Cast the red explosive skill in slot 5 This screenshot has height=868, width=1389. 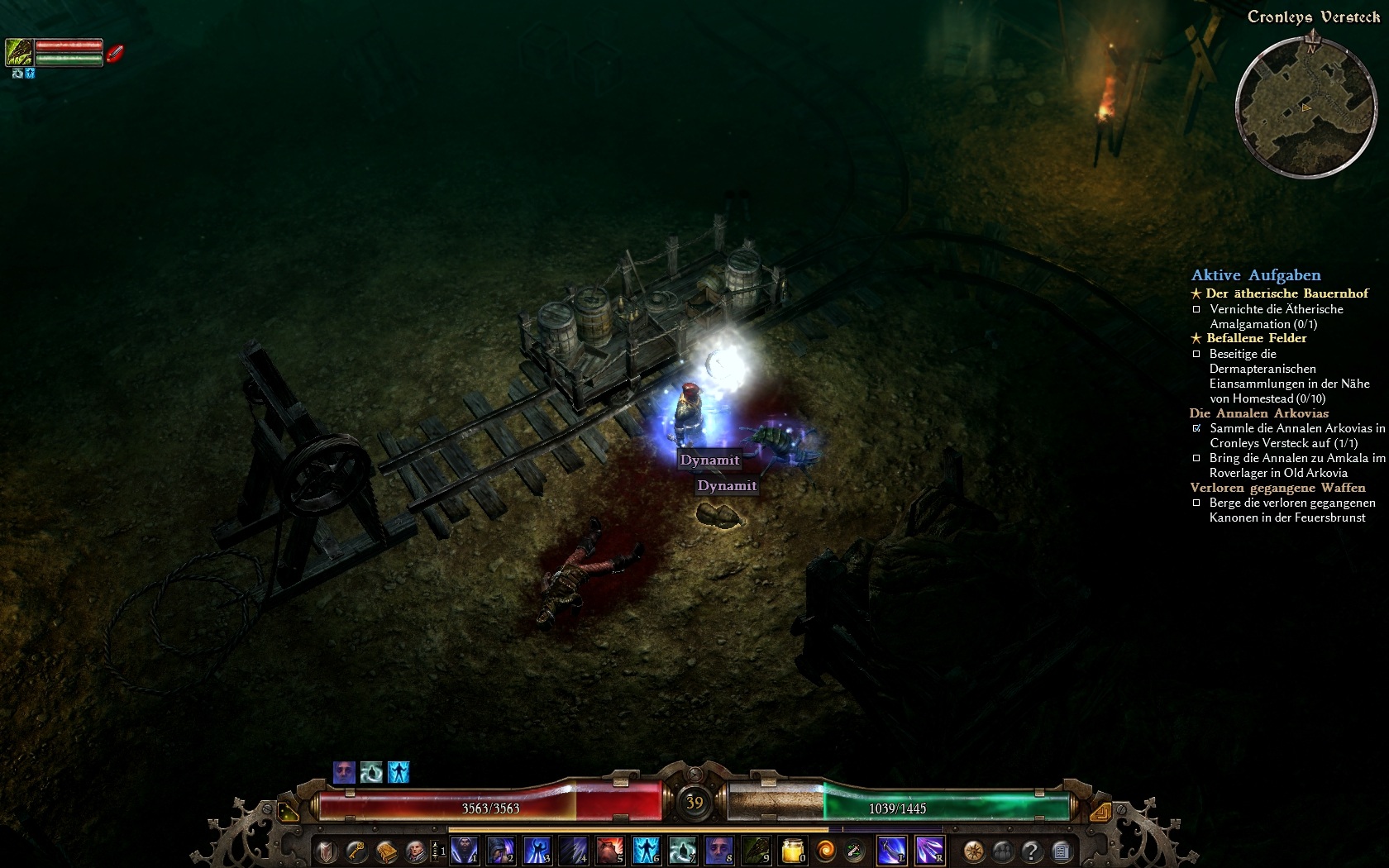[x=610, y=850]
